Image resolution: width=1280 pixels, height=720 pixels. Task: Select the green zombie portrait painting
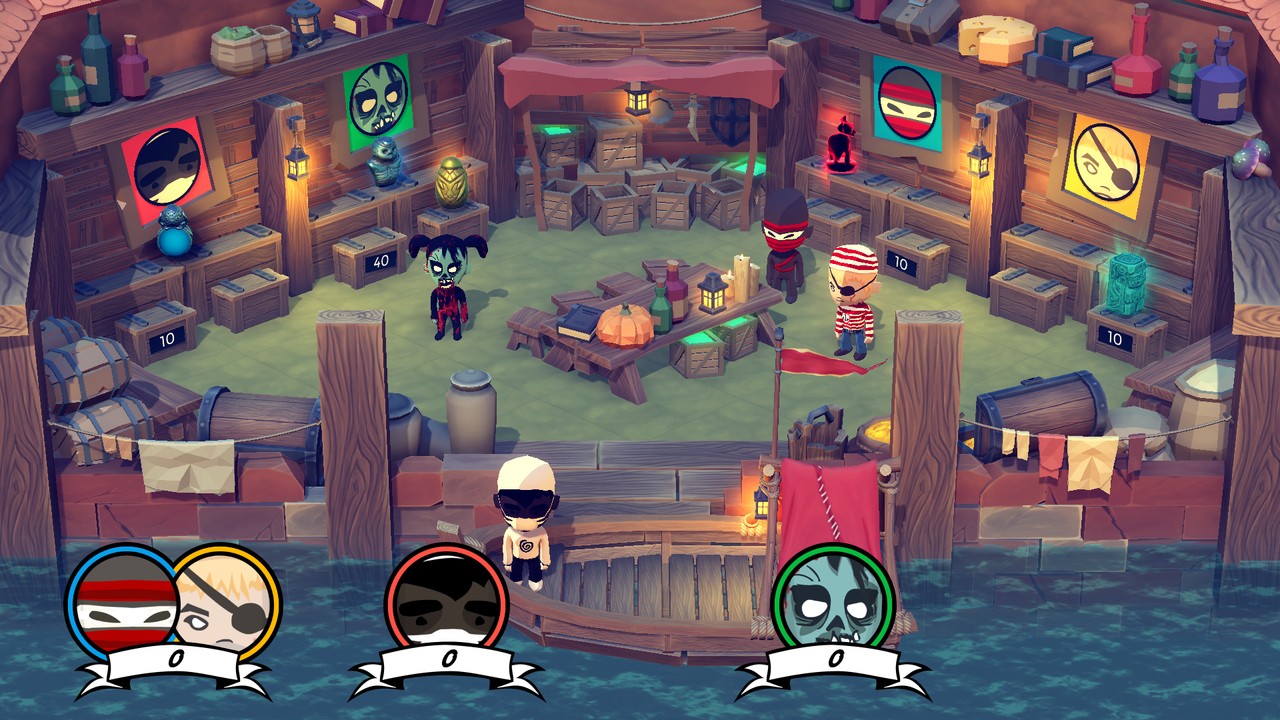click(x=376, y=96)
